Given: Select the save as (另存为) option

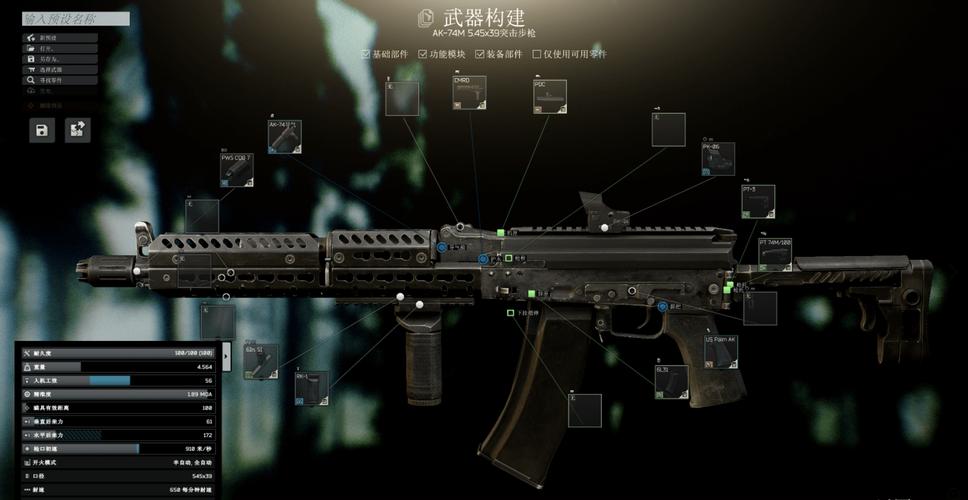Looking at the screenshot, I should [x=60, y=59].
